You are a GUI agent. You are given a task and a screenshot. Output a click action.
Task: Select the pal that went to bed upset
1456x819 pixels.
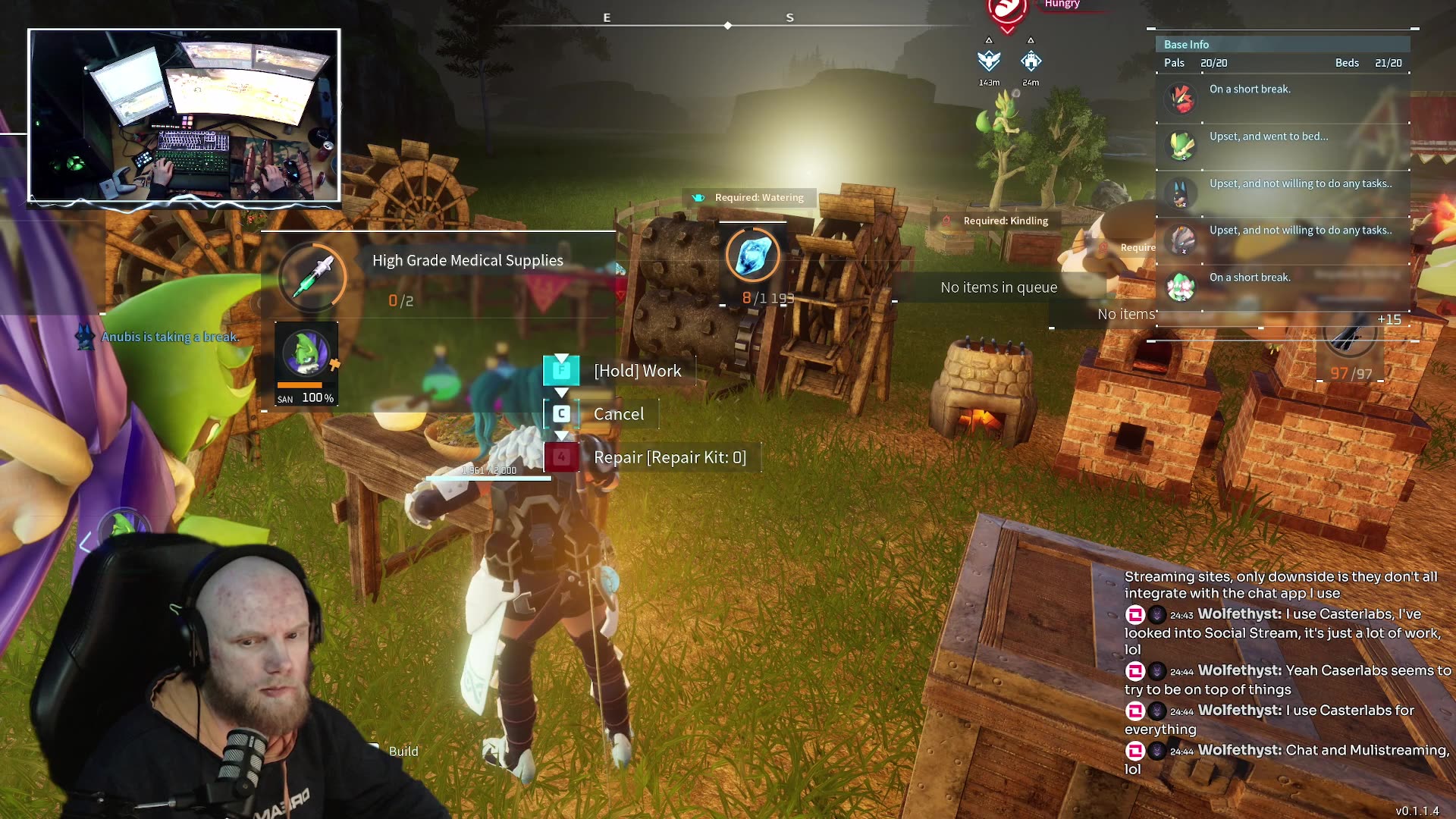pyautogui.click(x=1181, y=146)
